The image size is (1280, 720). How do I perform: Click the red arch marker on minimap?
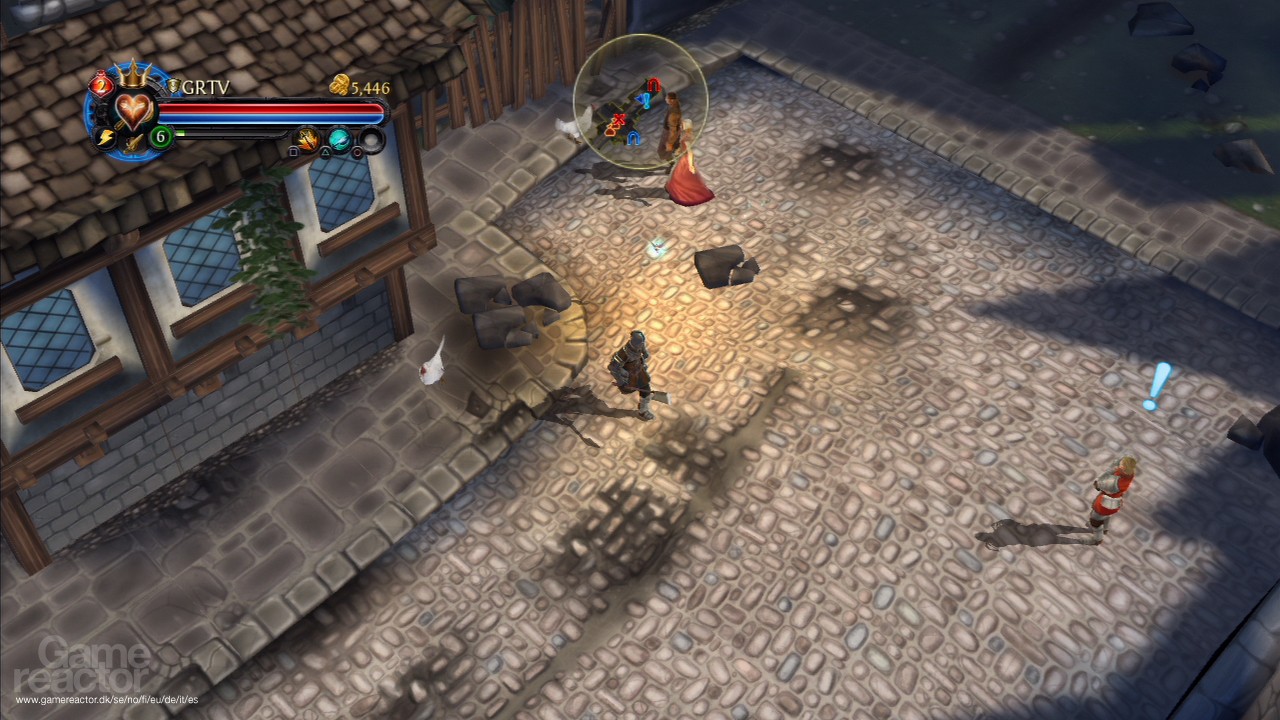(x=653, y=85)
